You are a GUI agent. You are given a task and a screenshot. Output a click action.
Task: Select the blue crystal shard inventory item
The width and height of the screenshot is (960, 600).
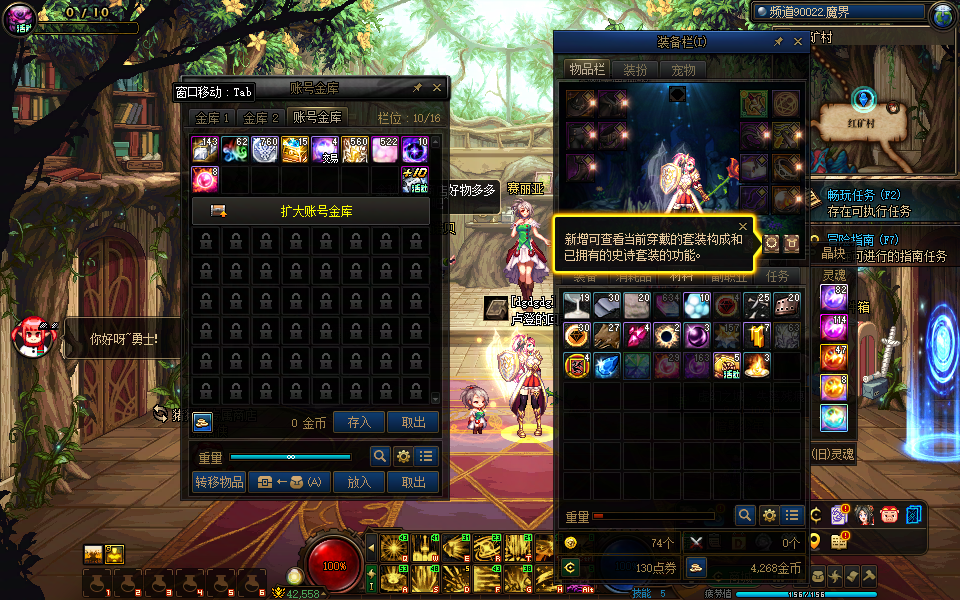[x=607, y=366]
